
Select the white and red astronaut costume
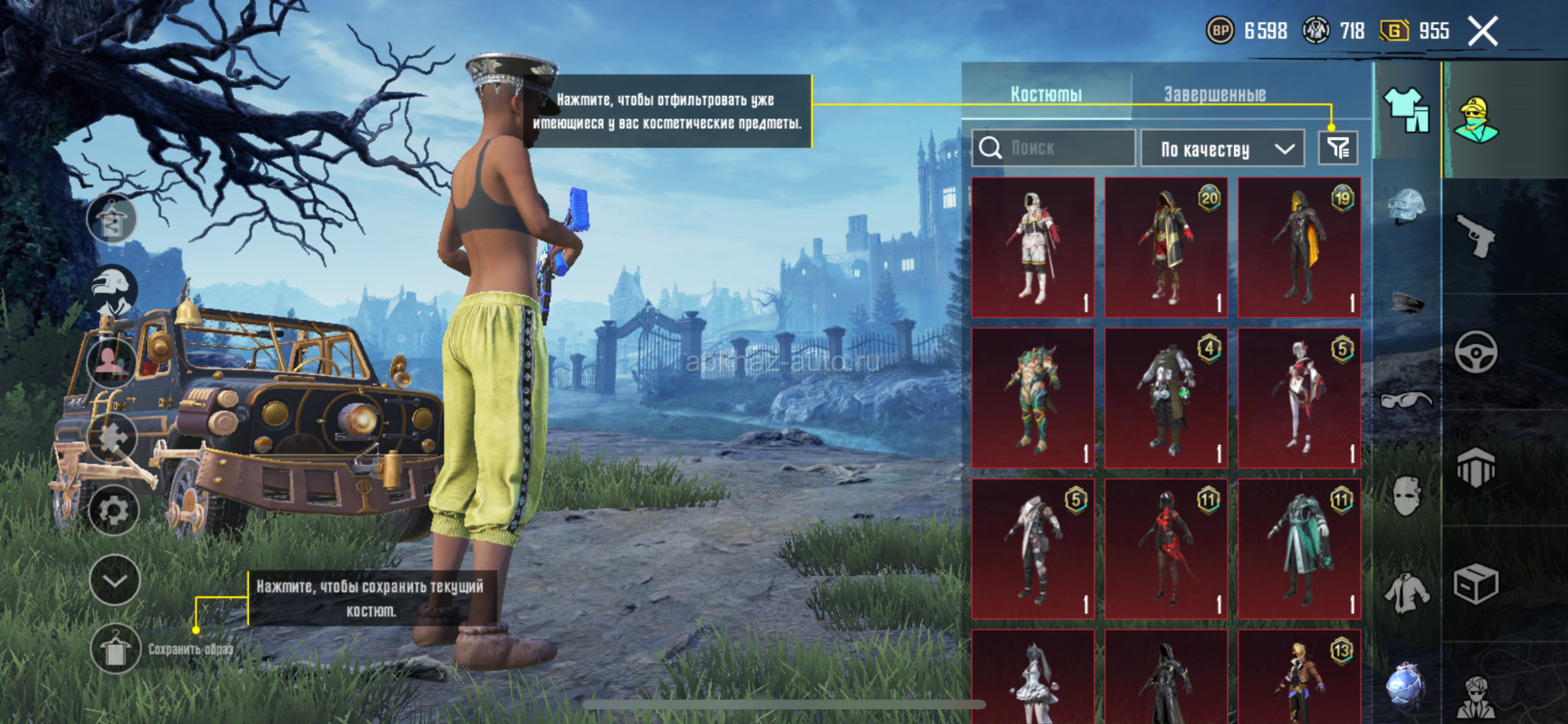(1033, 247)
